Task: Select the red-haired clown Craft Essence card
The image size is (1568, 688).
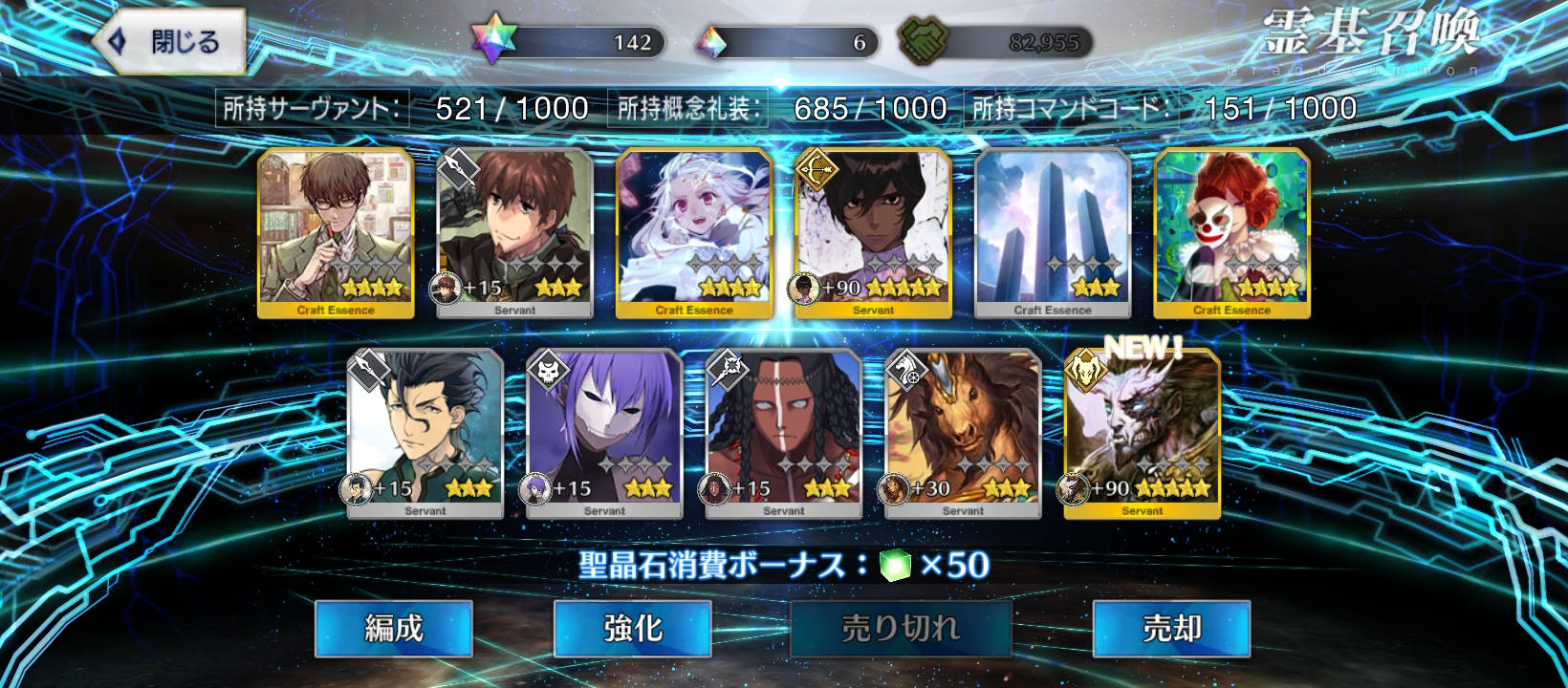Action: (1231, 232)
